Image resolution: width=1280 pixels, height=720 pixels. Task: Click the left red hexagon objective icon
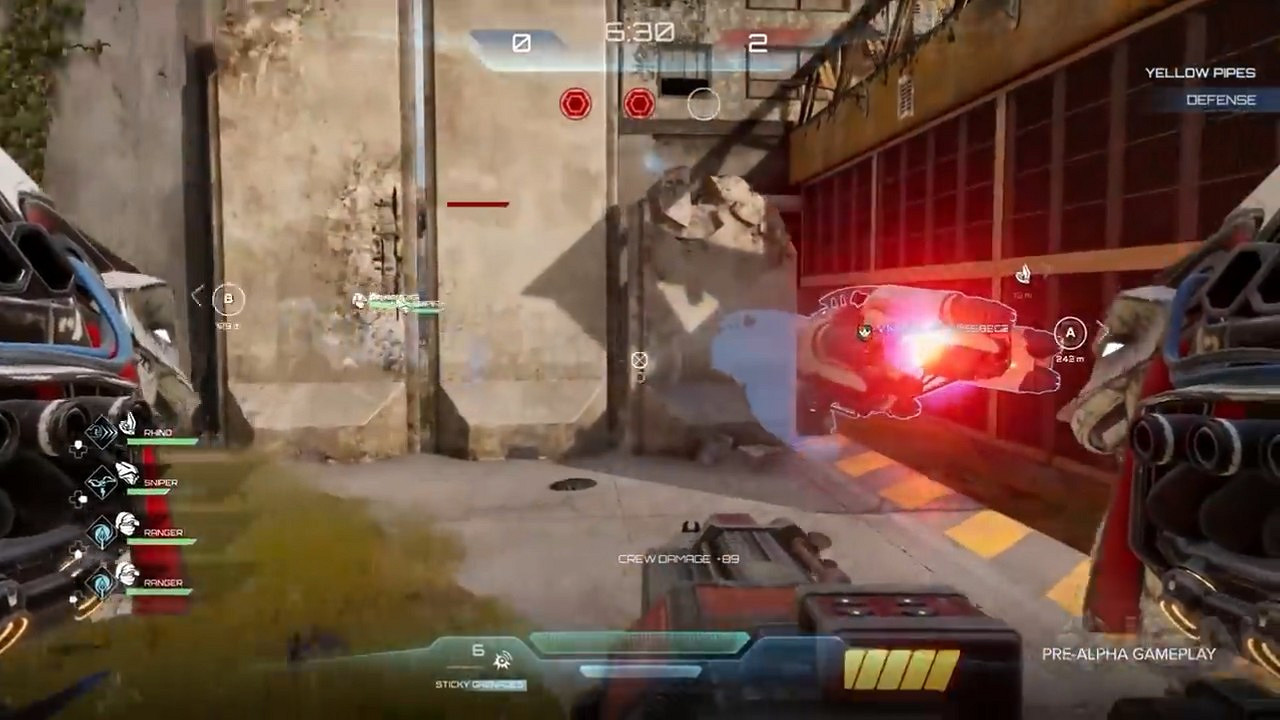point(573,103)
